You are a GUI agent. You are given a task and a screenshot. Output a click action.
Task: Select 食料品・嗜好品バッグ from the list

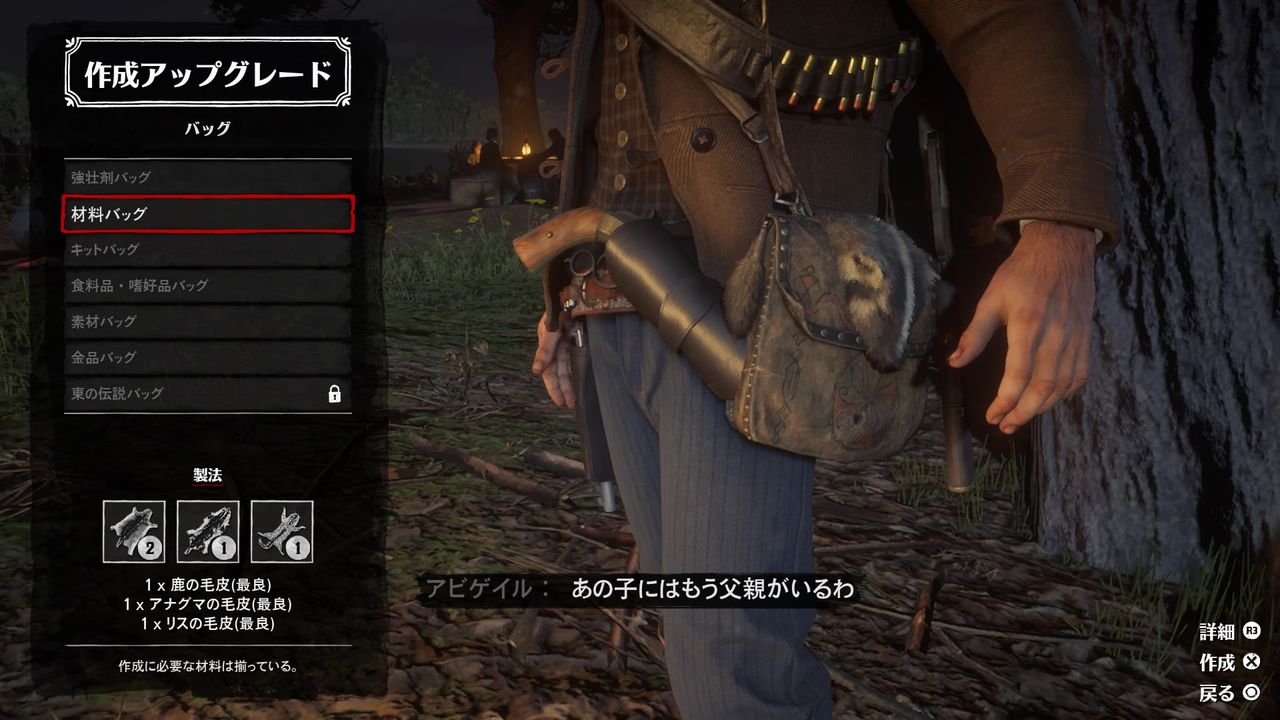pos(205,285)
